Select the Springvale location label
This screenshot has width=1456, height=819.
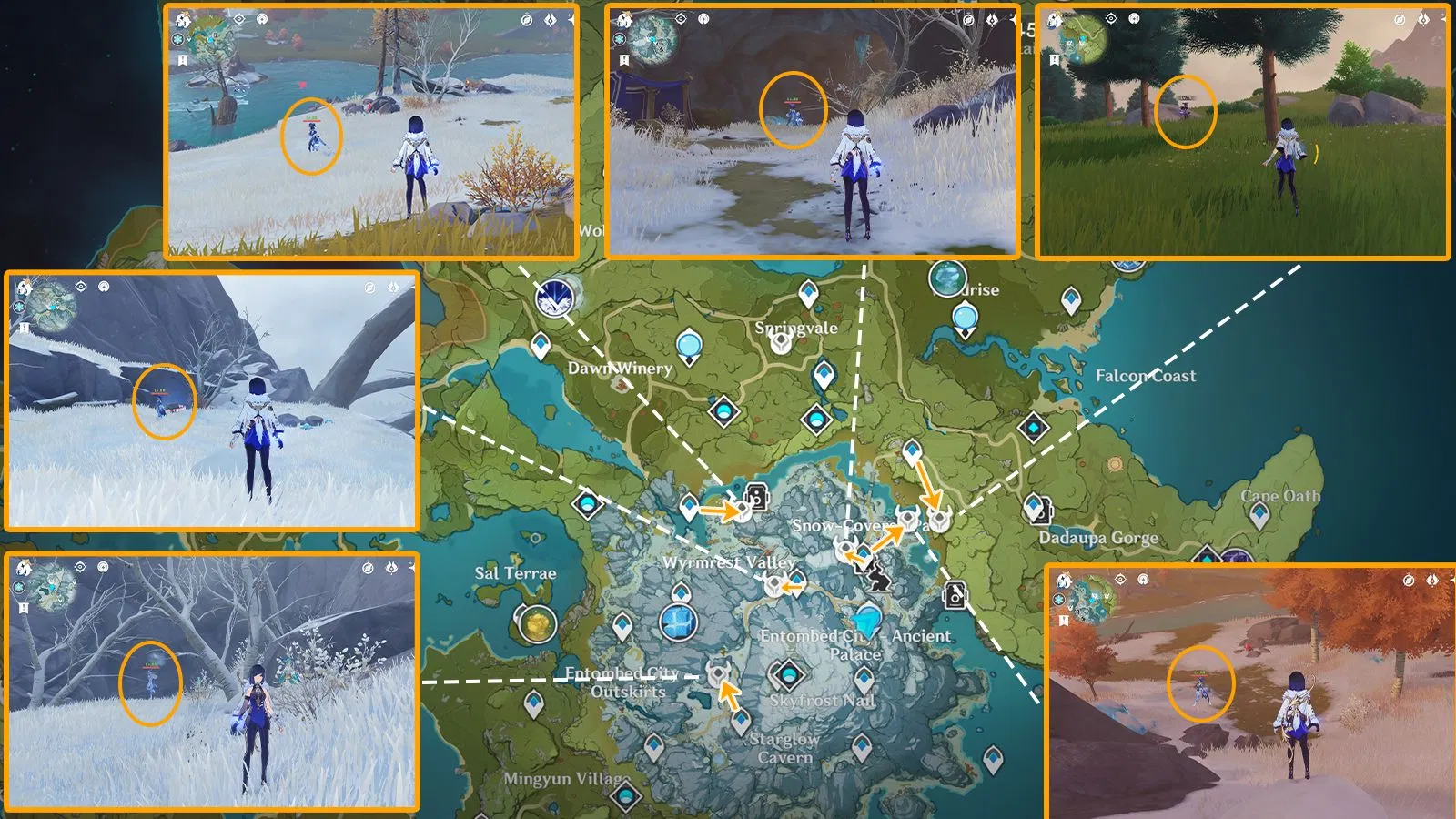click(x=795, y=329)
